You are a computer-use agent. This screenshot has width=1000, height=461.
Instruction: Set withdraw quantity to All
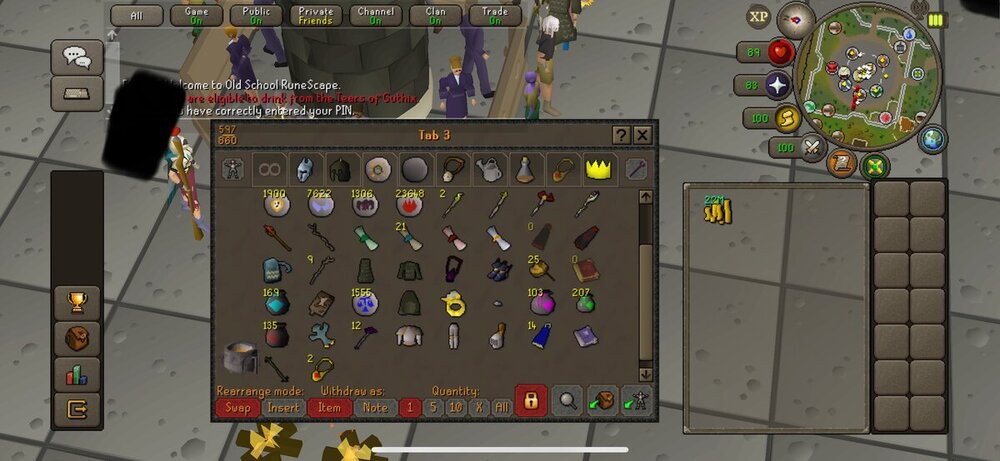(501, 407)
